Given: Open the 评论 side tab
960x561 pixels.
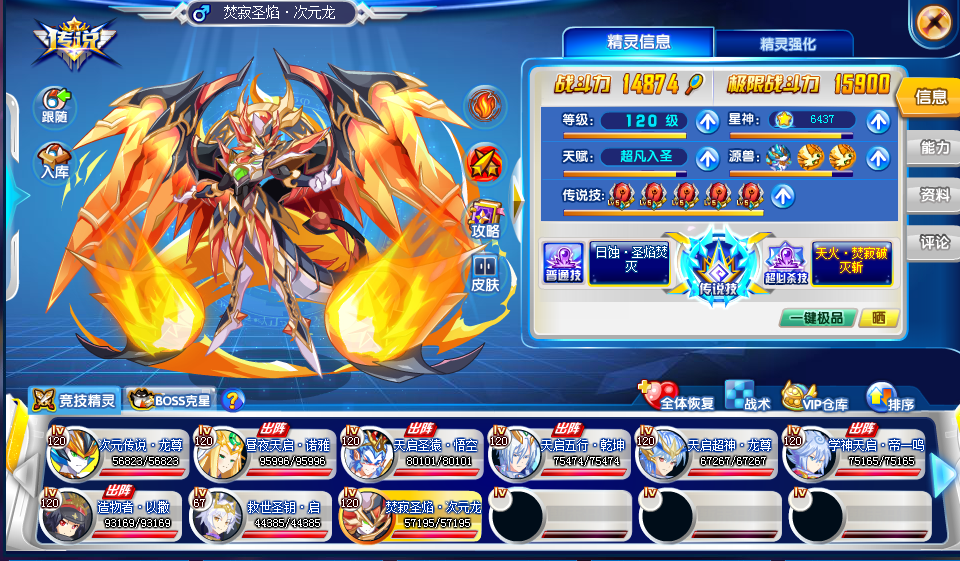Looking at the screenshot, I should 934,242.
